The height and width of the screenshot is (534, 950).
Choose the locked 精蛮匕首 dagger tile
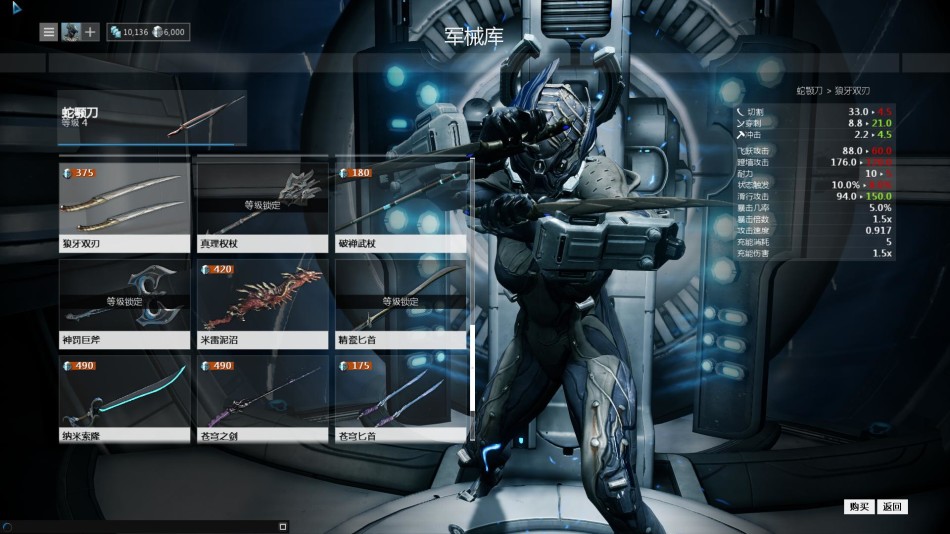[x=400, y=300]
